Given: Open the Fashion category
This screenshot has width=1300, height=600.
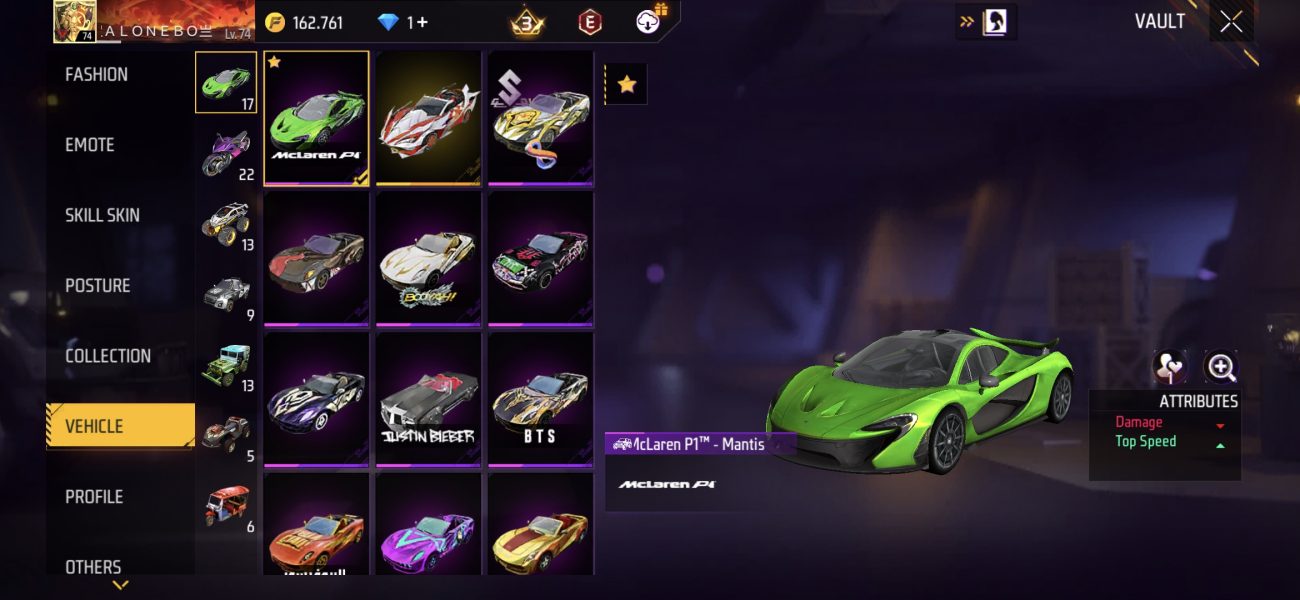Looking at the screenshot, I should pos(97,75).
